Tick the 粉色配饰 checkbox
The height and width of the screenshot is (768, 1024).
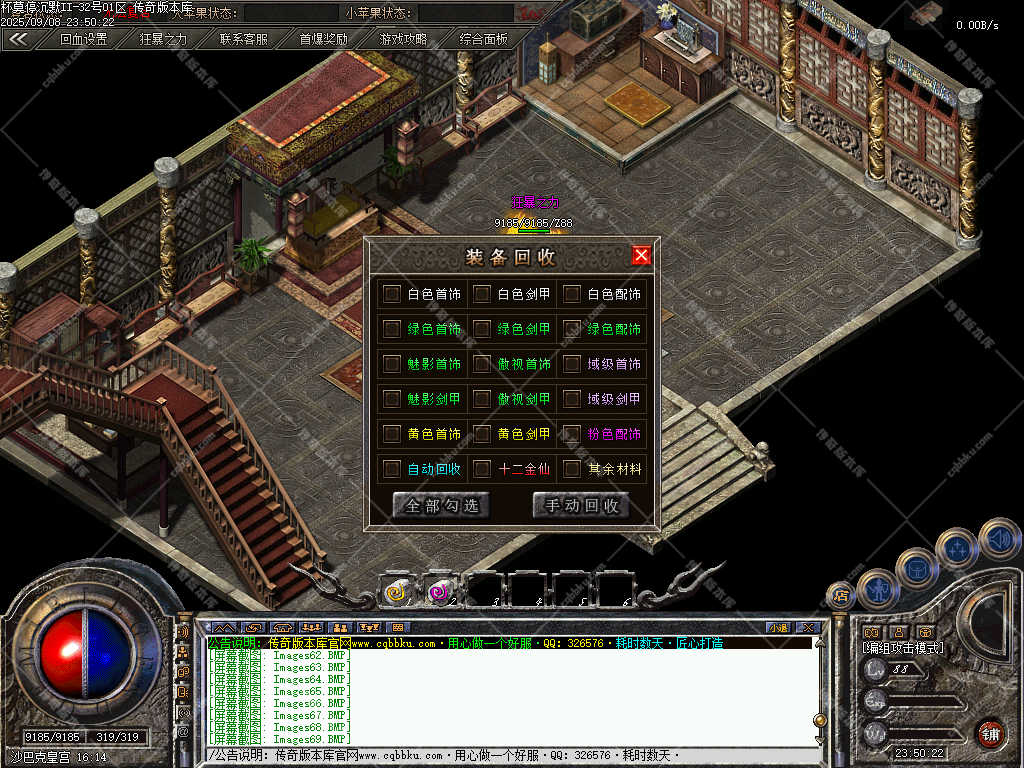[571, 434]
